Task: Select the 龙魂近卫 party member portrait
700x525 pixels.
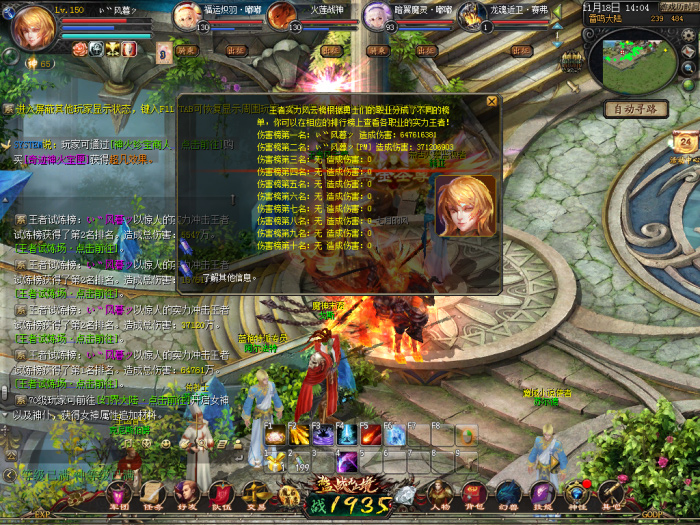Action: point(472,17)
